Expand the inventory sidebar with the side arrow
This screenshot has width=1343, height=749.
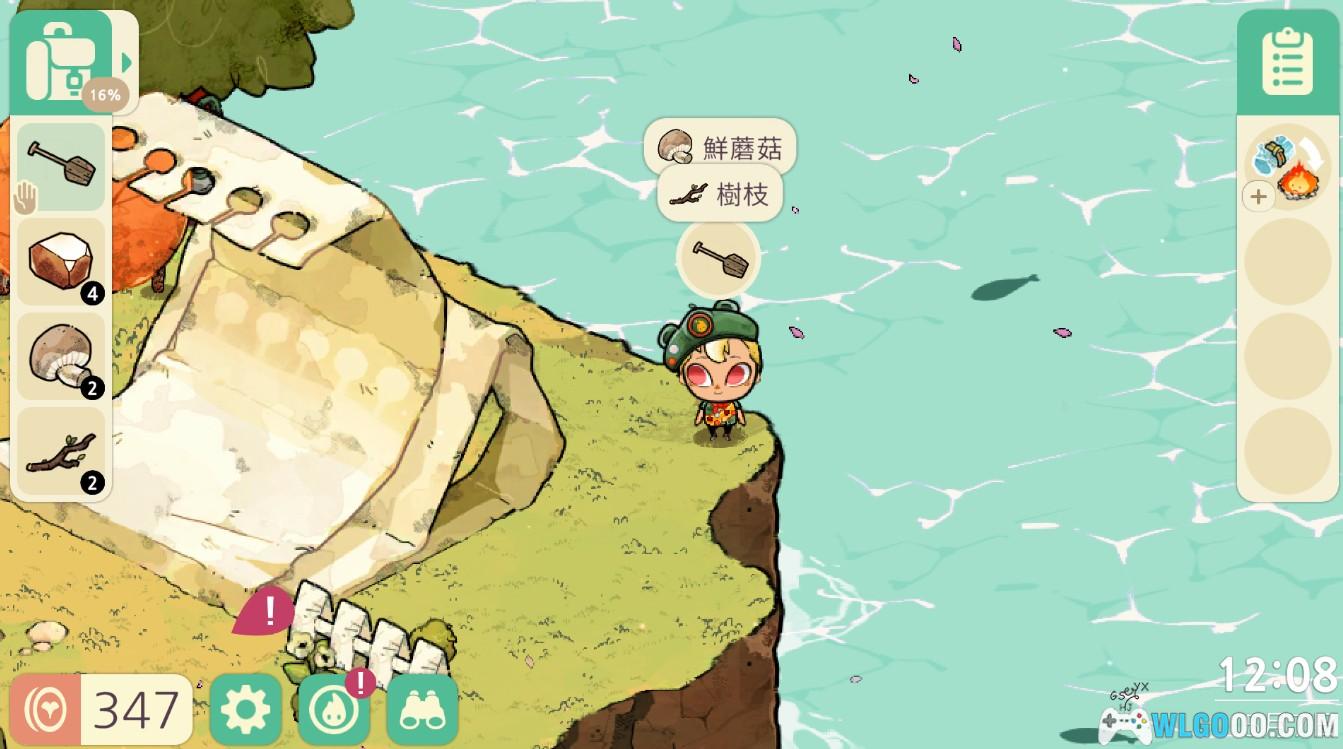point(124,60)
